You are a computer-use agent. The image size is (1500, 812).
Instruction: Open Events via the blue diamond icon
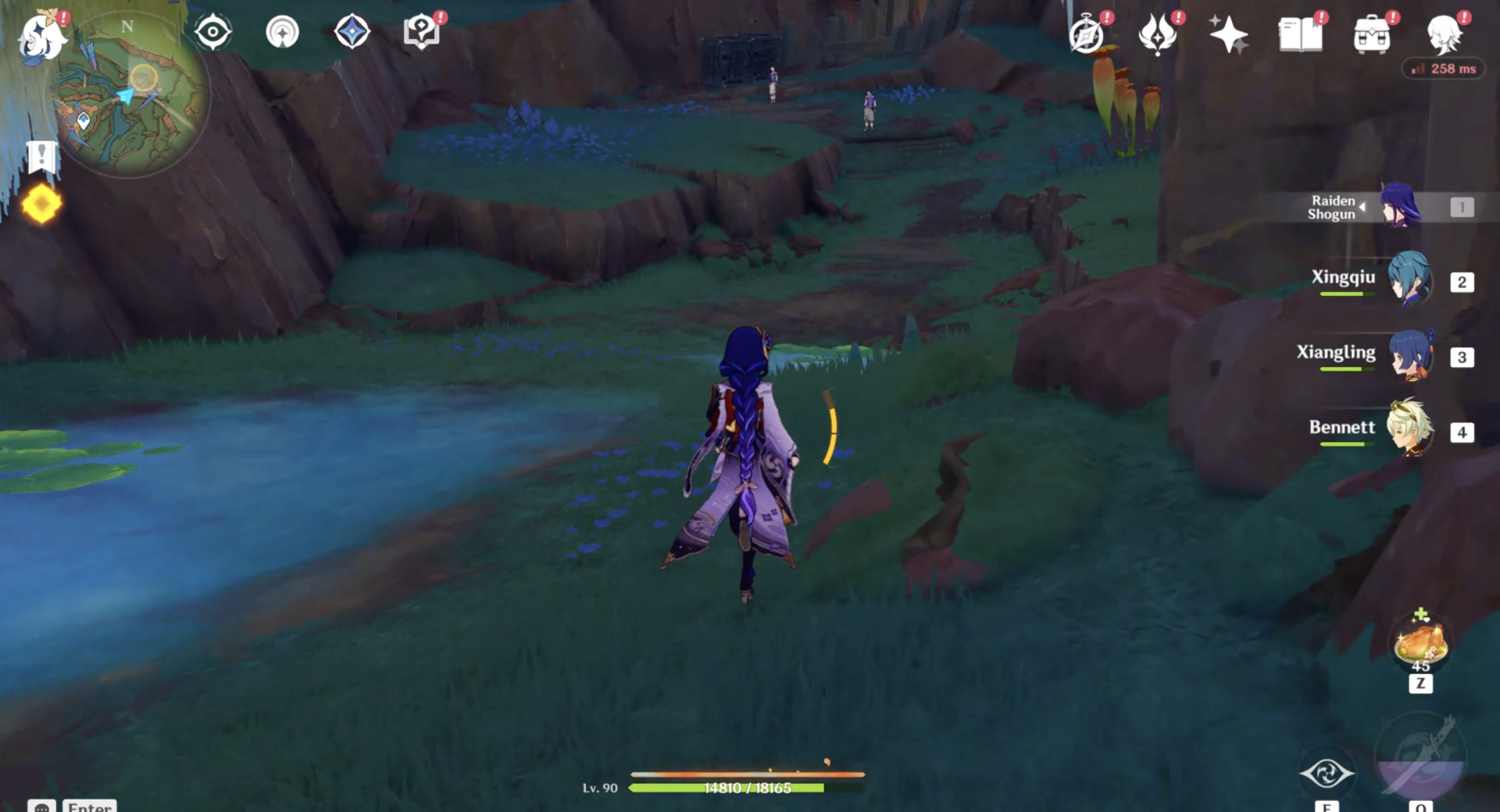click(x=352, y=31)
